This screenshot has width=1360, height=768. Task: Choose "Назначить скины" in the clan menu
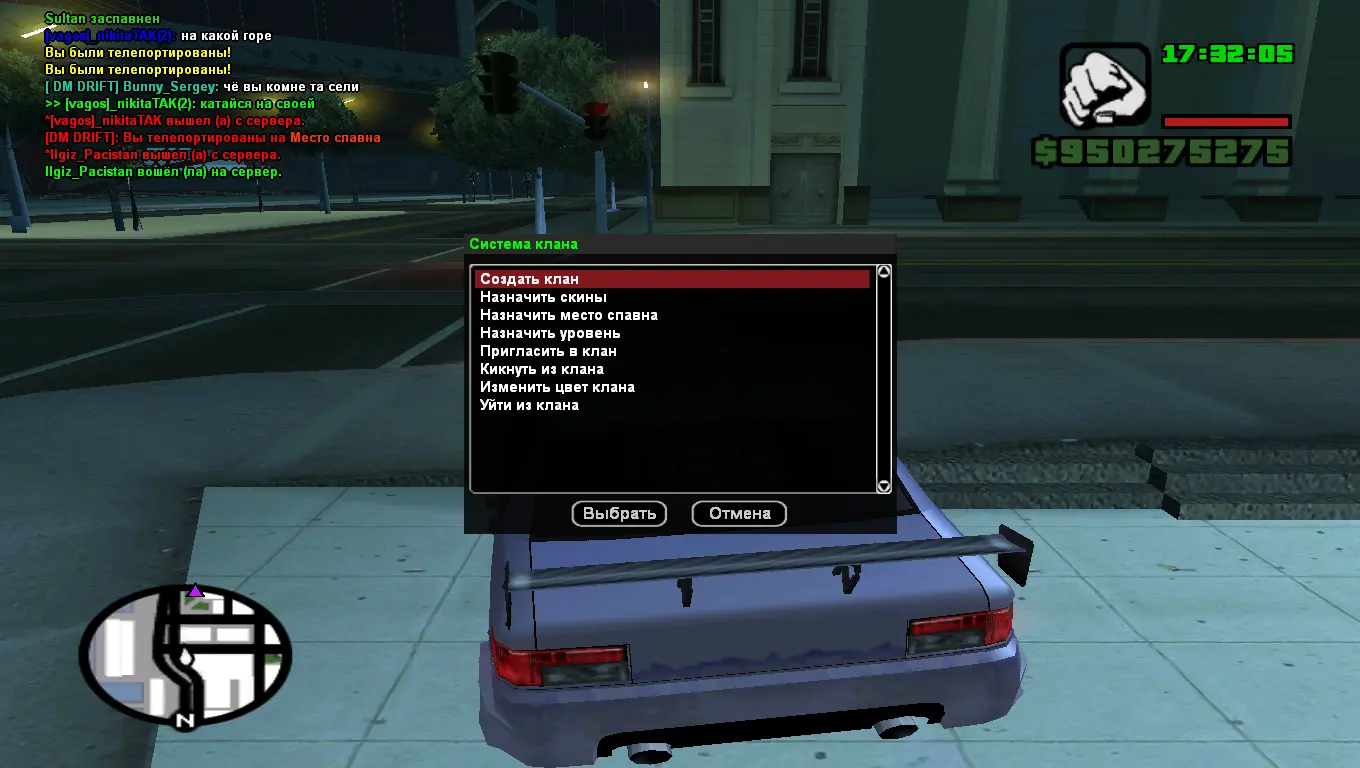pyautogui.click(x=543, y=297)
